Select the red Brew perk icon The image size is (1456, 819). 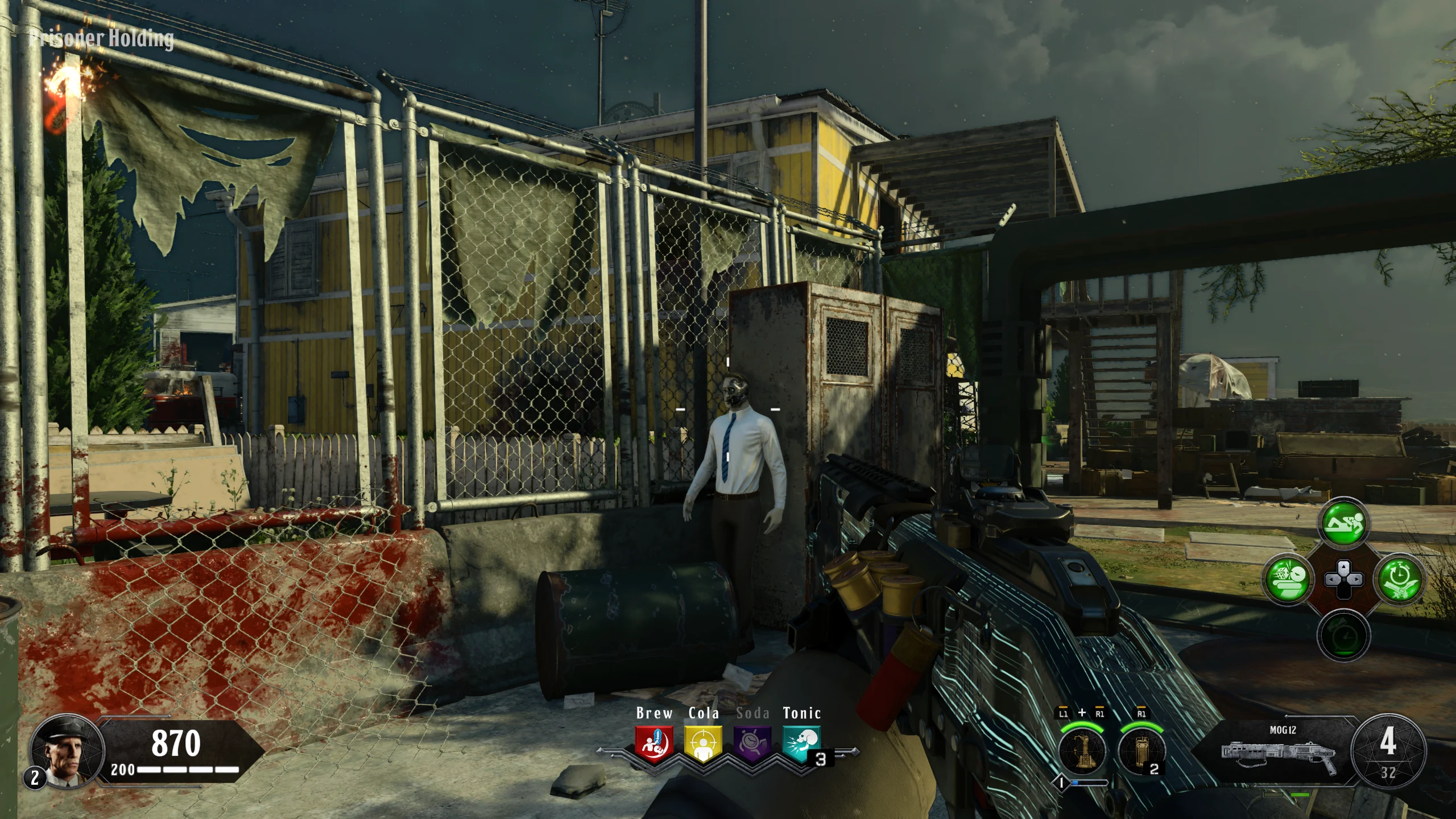[x=654, y=744]
